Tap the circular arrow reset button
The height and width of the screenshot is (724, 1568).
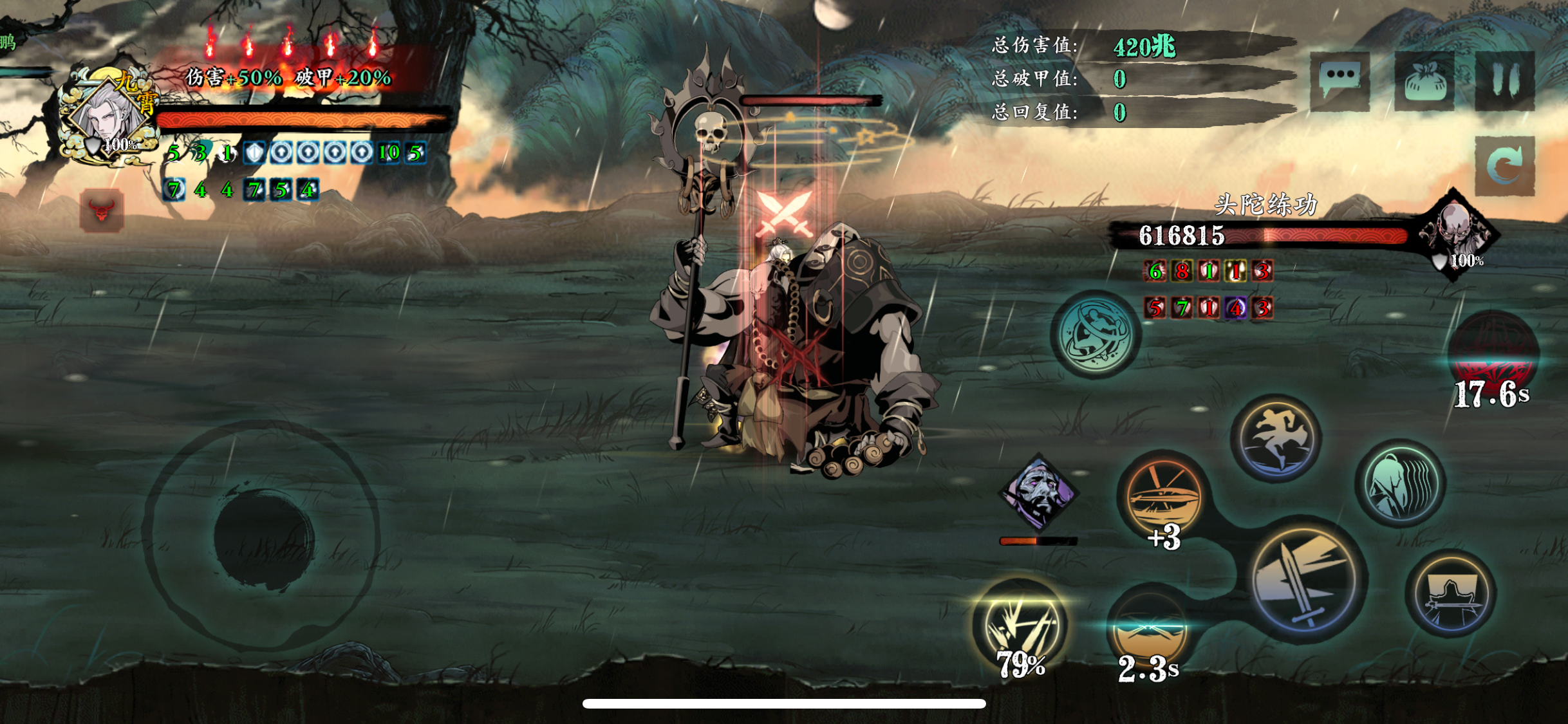(x=1504, y=166)
